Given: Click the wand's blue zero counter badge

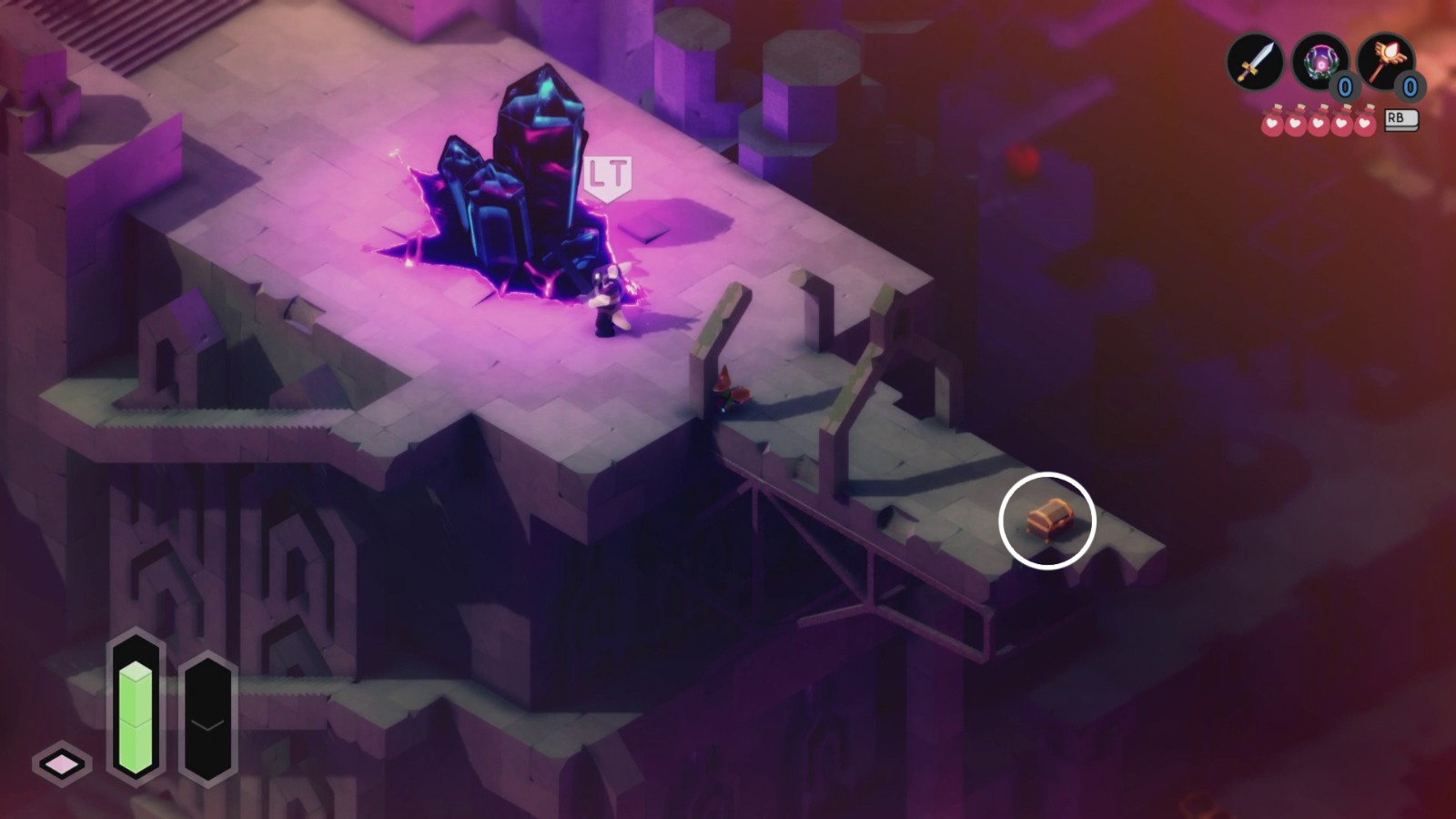Looking at the screenshot, I should point(1410,86).
